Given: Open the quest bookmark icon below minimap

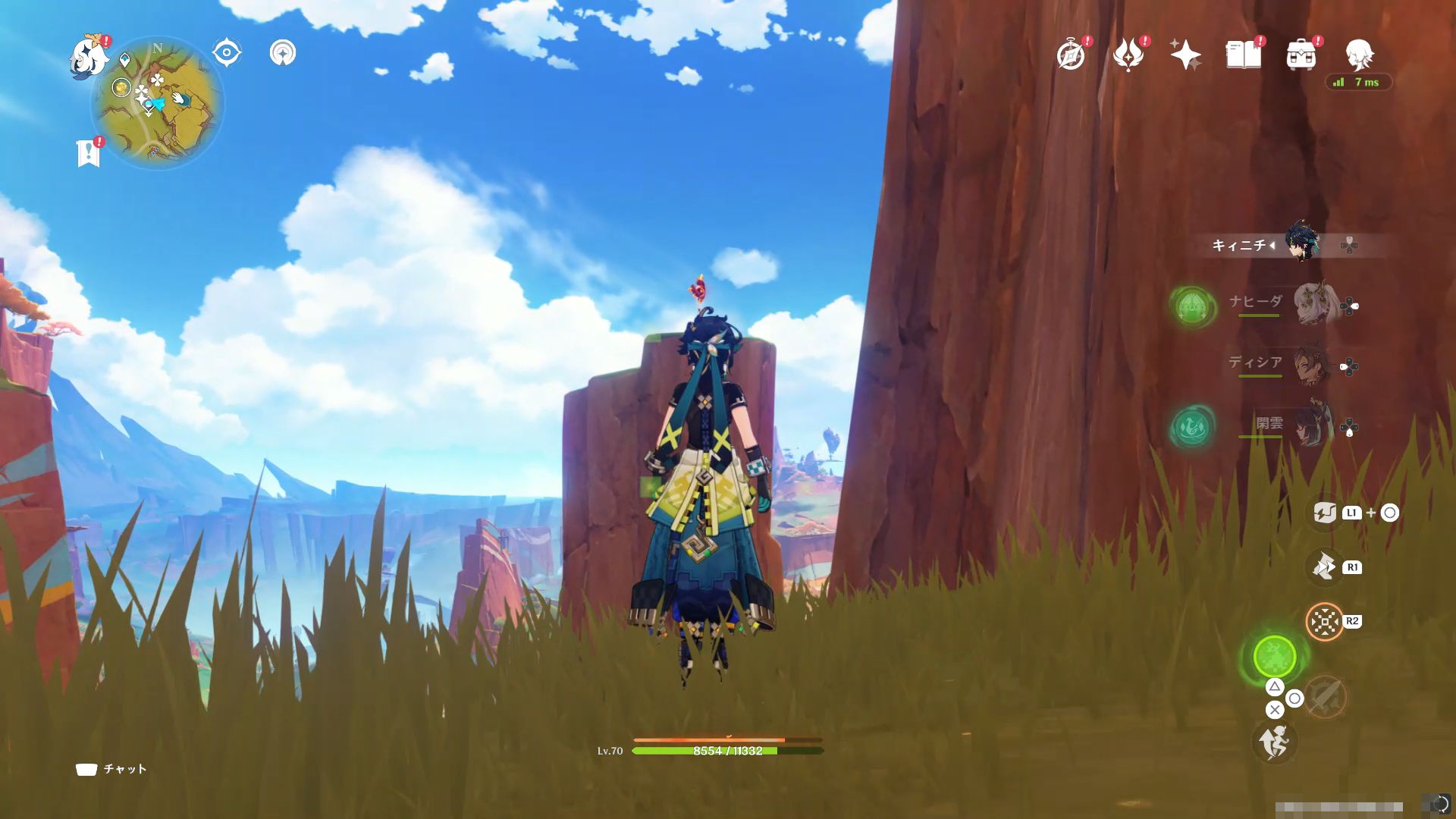Looking at the screenshot, I should coord(89,152).
